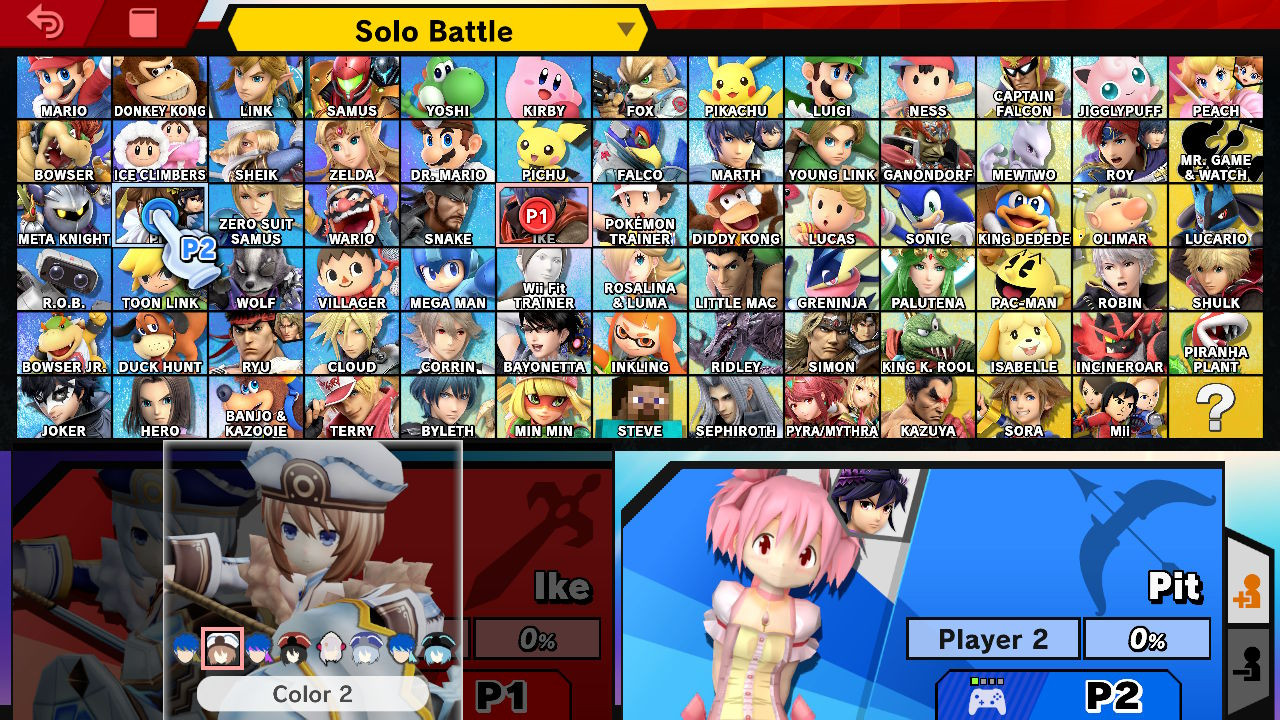Click Pit's 0% damage display
The height and width of the screenshot is (720, 1280).
click(x=1146, y=638)
